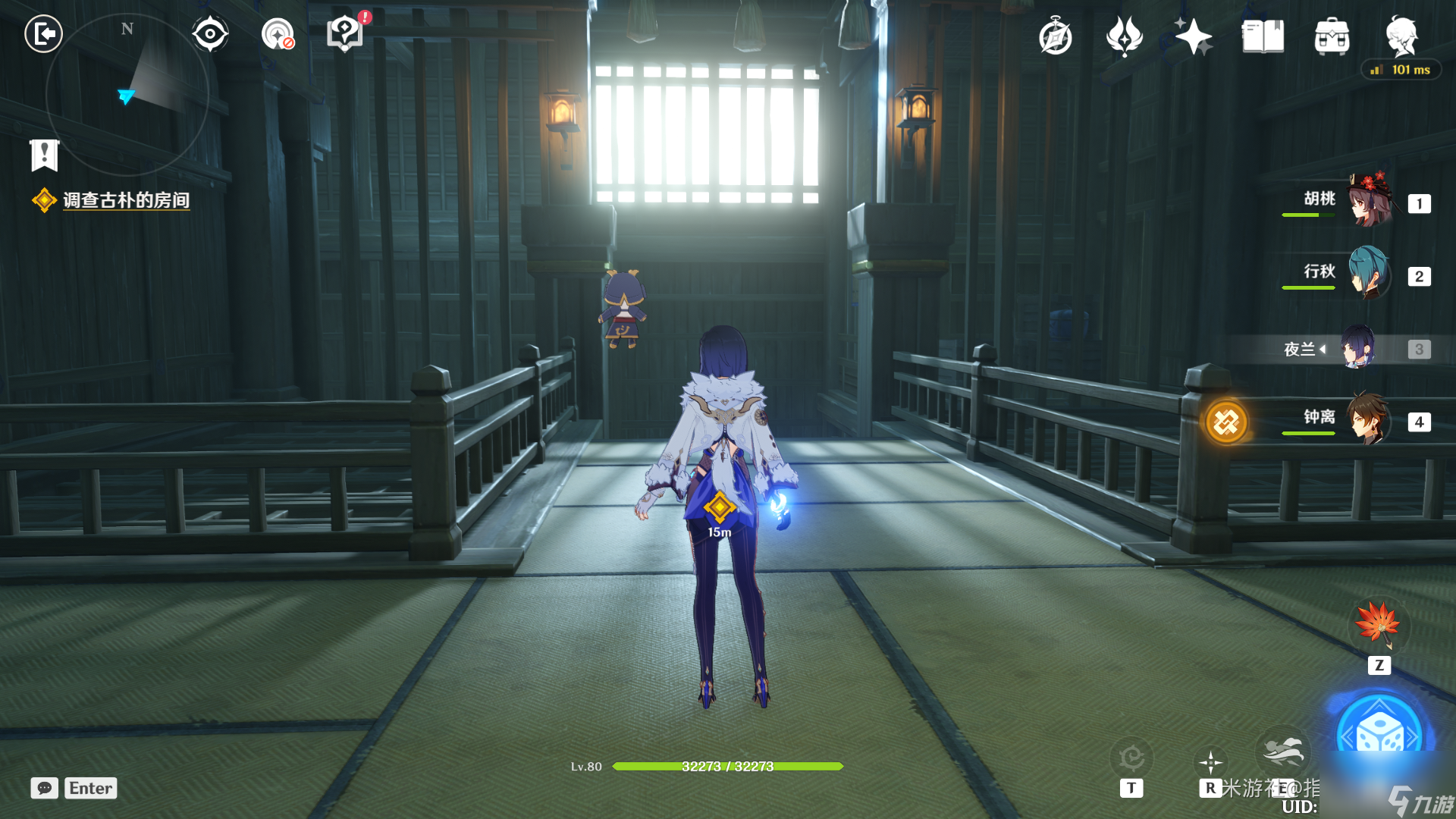Viewport: 1456px width, 819px height.
Task: Open the adventurer handbook book icon
Action: [1263, 37]
